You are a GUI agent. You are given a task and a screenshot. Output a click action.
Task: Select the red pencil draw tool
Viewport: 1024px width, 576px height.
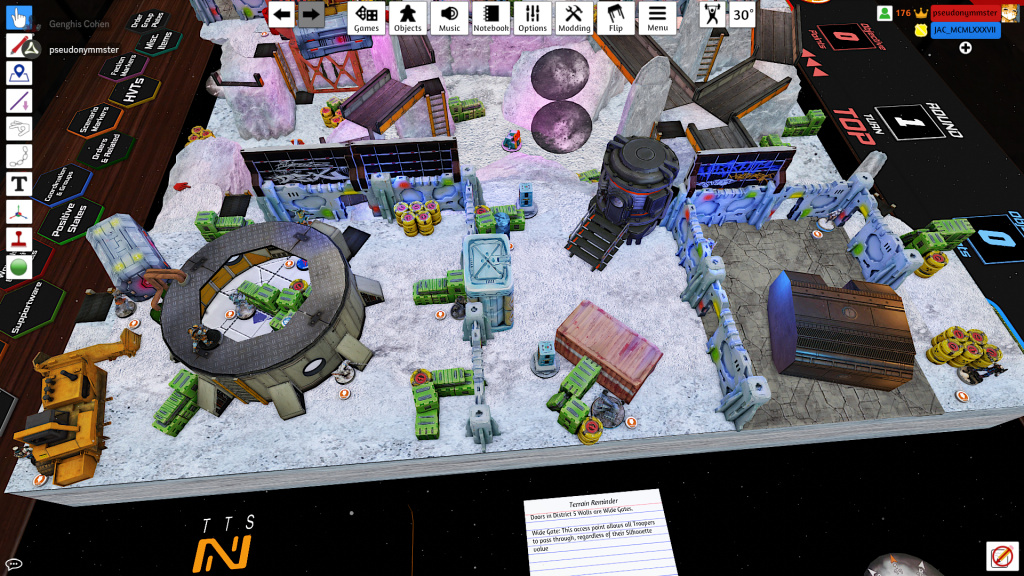coord(19,46)
